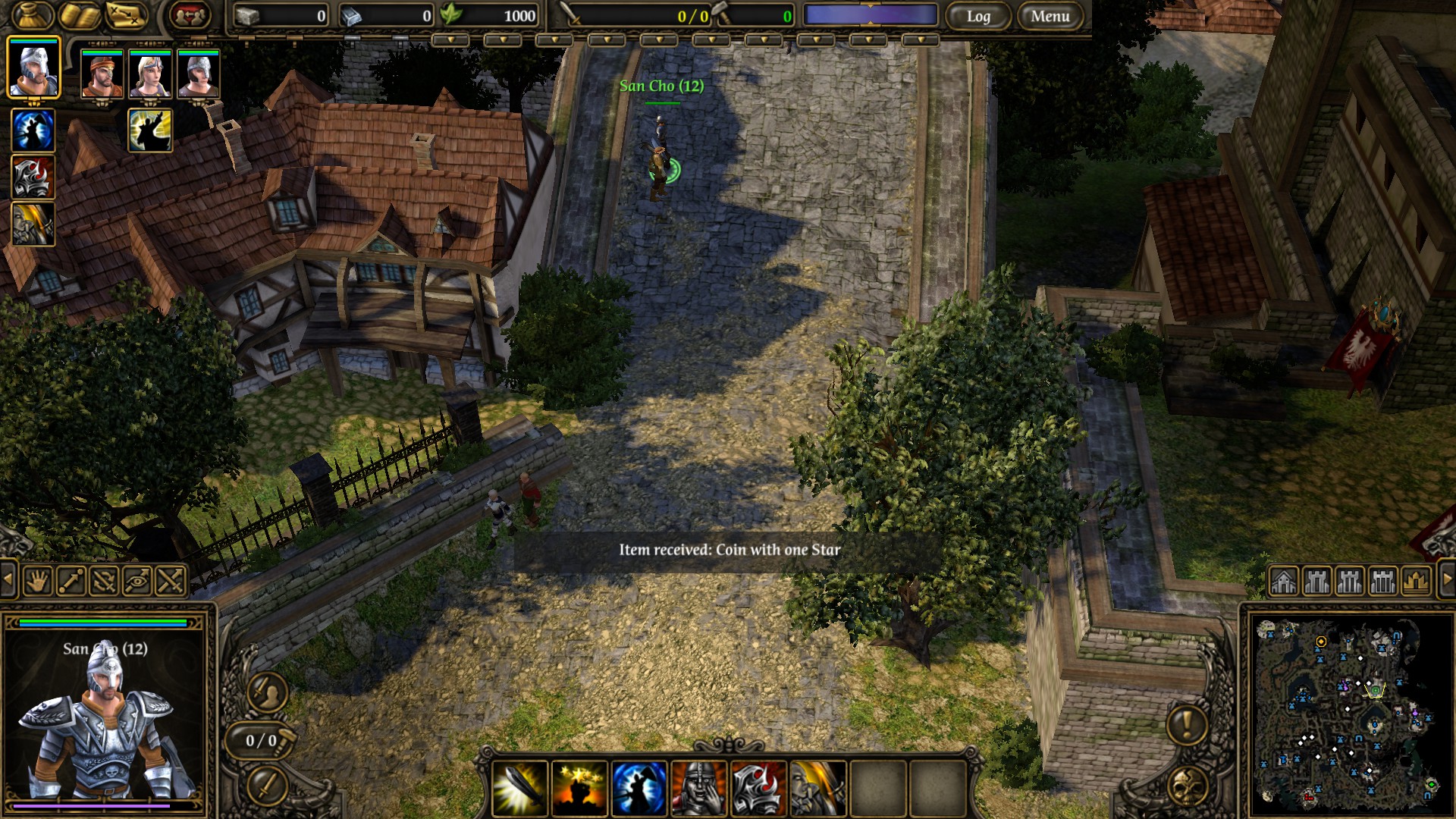Click the exclamation mark button
Screen dimensions: 1456x819
pyautogui.click(x=1187, y=724)
